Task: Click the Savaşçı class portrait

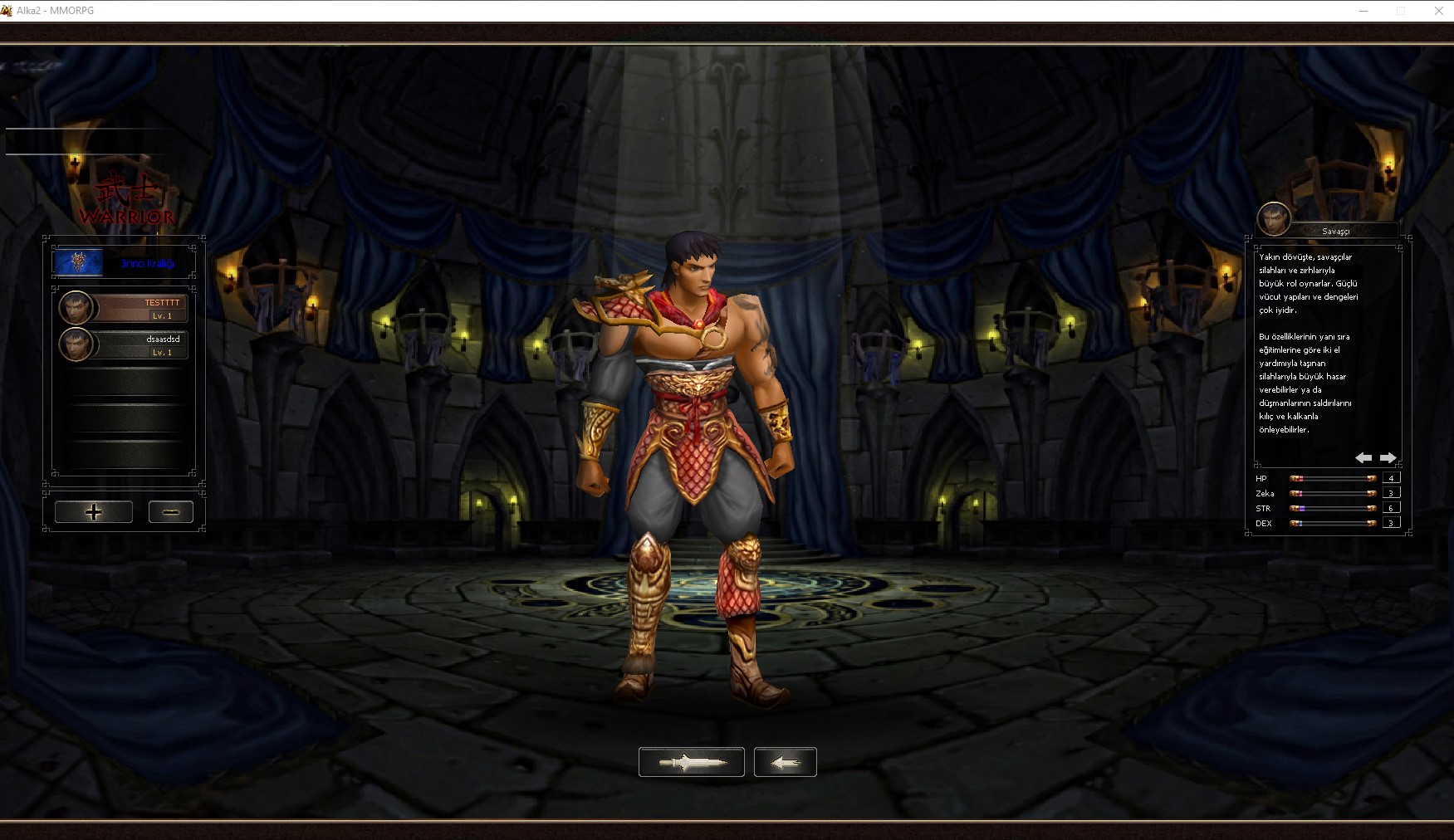Action: 1274,219
